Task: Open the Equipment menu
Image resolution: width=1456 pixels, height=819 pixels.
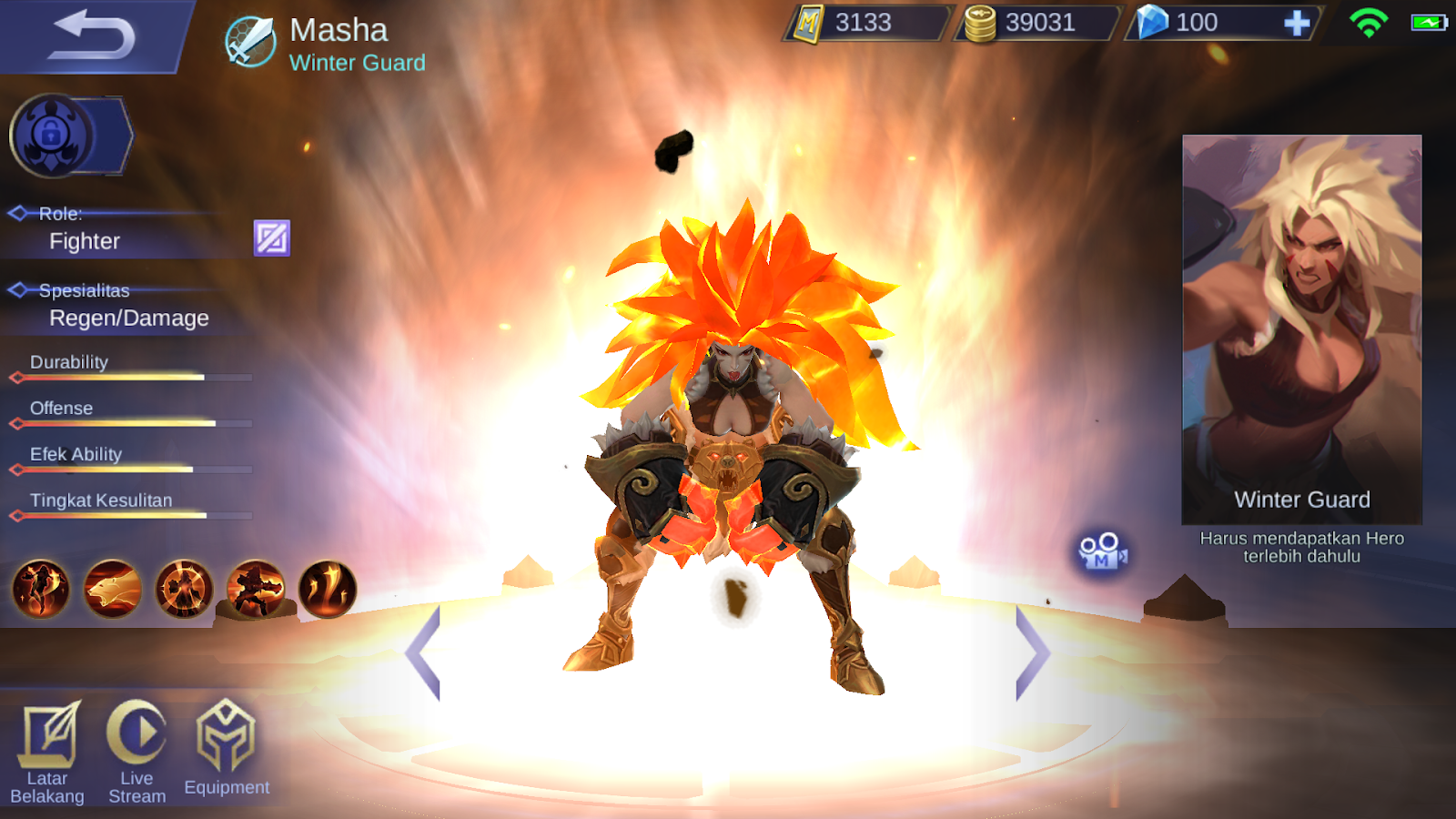Action: coord(226,737)
